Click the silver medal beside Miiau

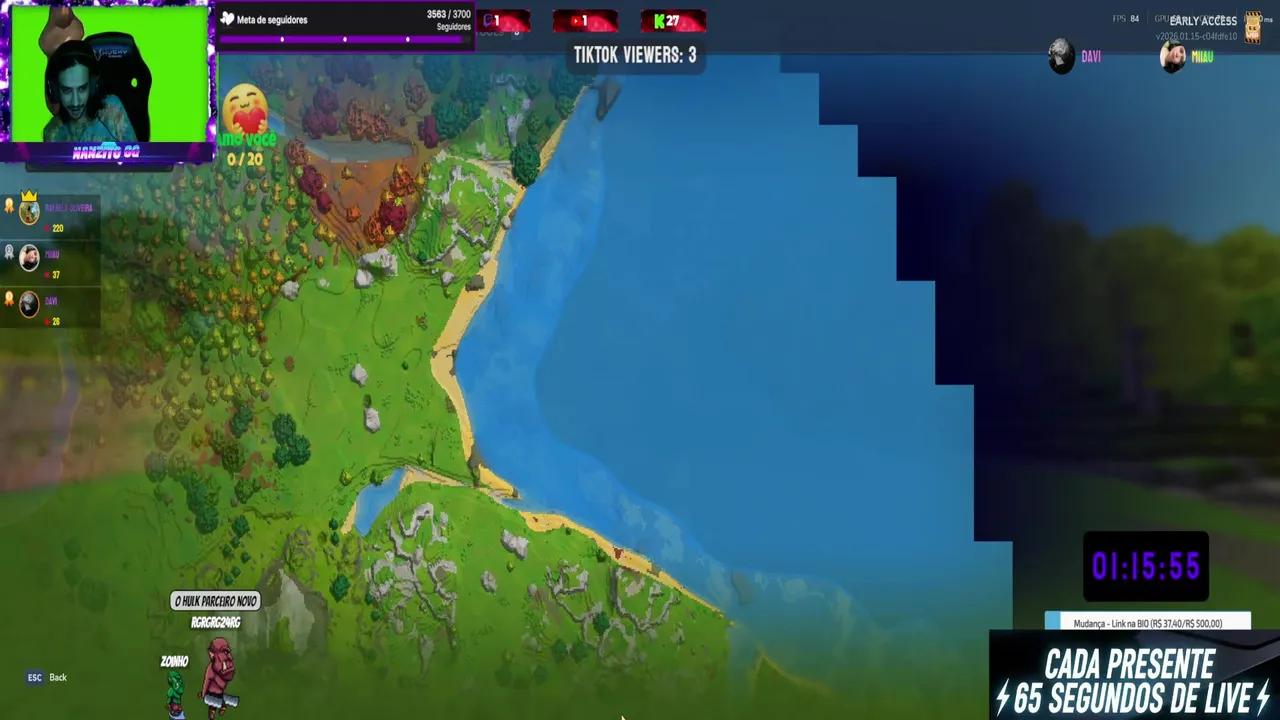[x=10, y=252]
